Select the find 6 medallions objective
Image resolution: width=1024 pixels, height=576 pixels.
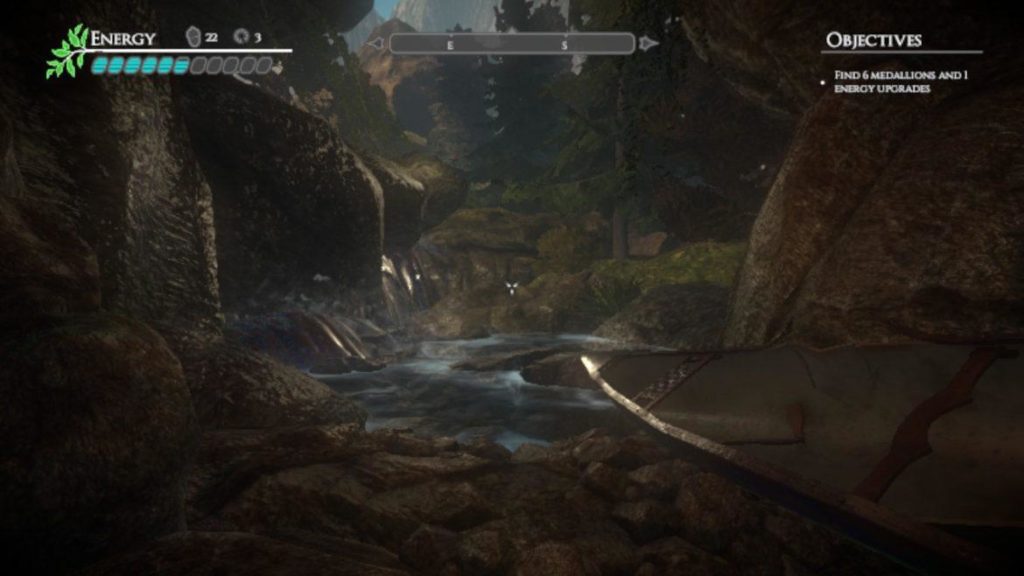click(902, 82)
